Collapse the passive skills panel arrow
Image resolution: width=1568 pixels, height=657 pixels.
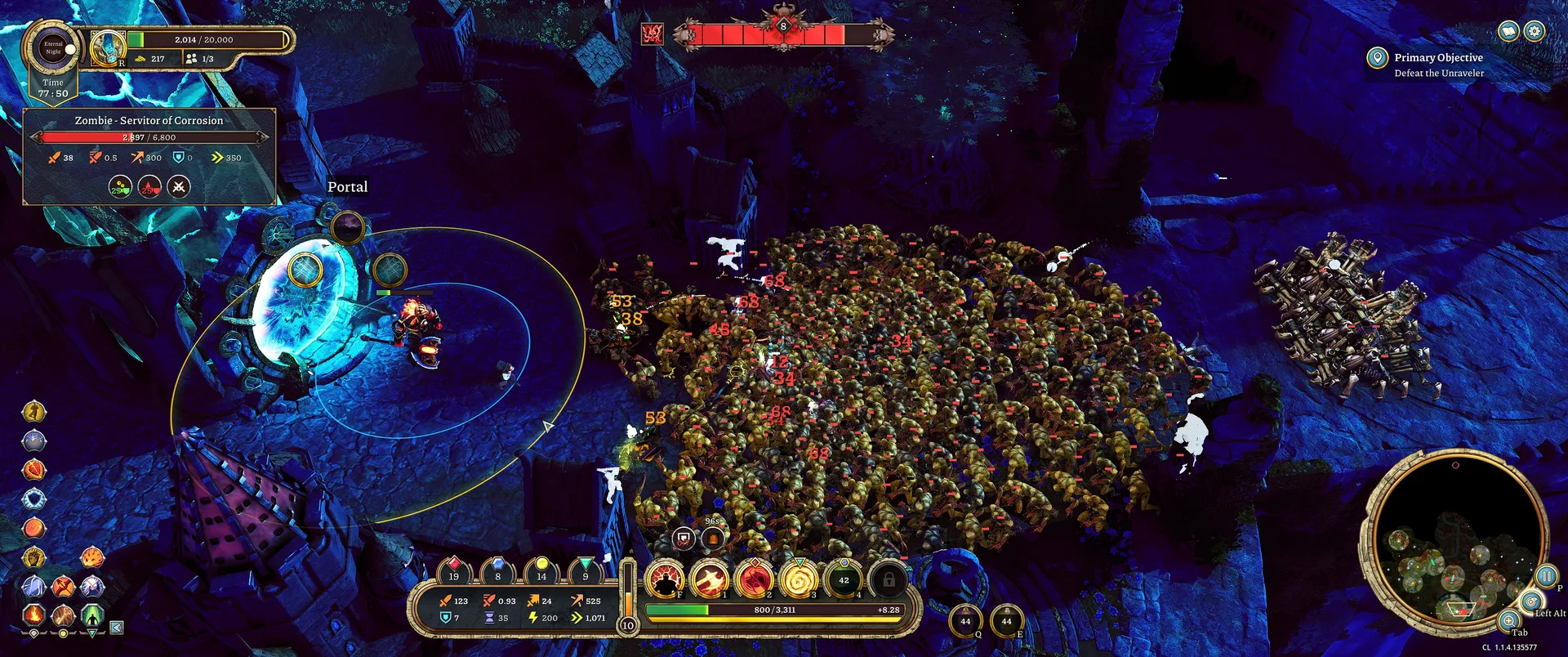pos(117,628)
